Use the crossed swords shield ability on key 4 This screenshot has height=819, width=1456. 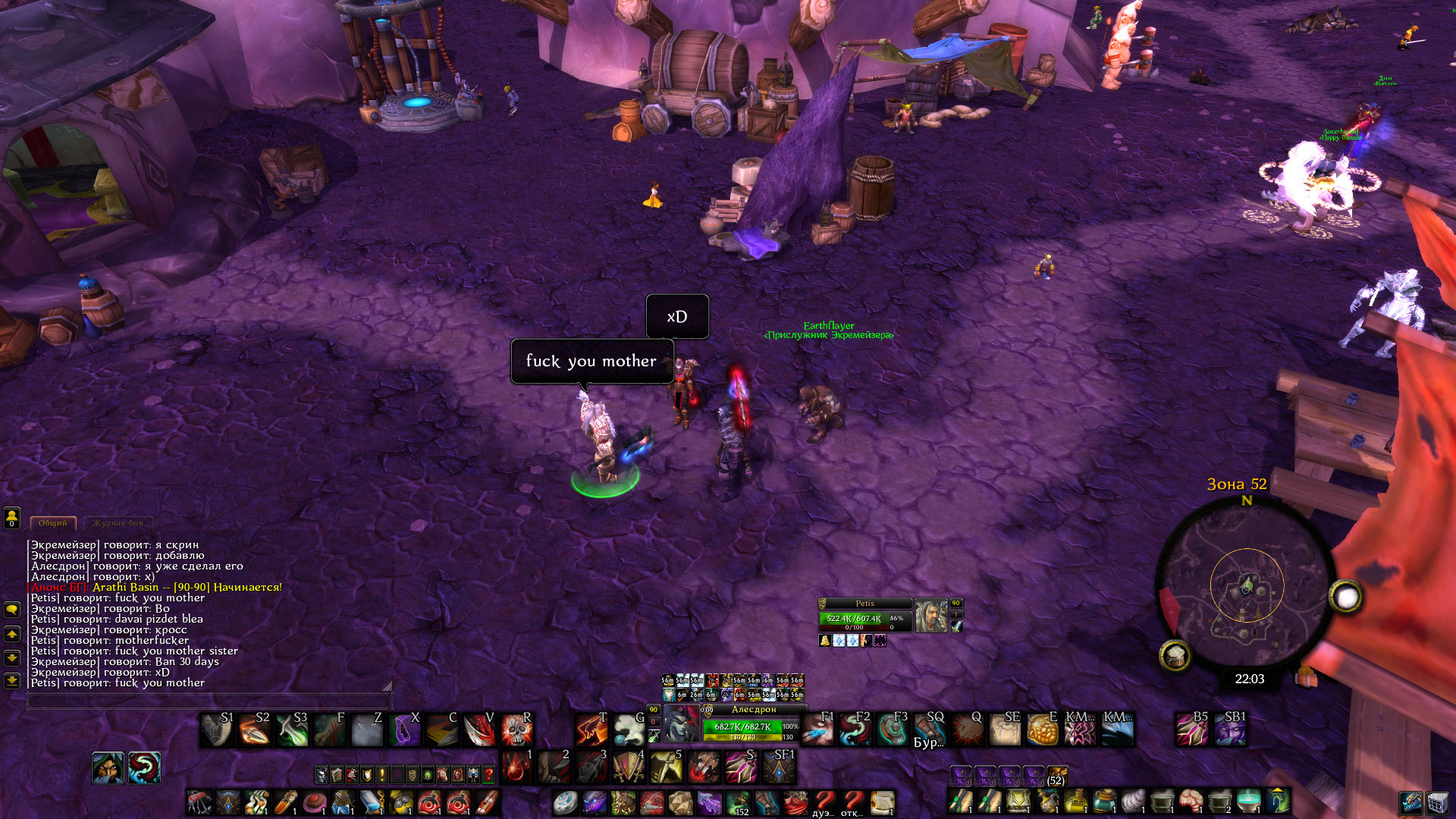click(x=629, y=767)
